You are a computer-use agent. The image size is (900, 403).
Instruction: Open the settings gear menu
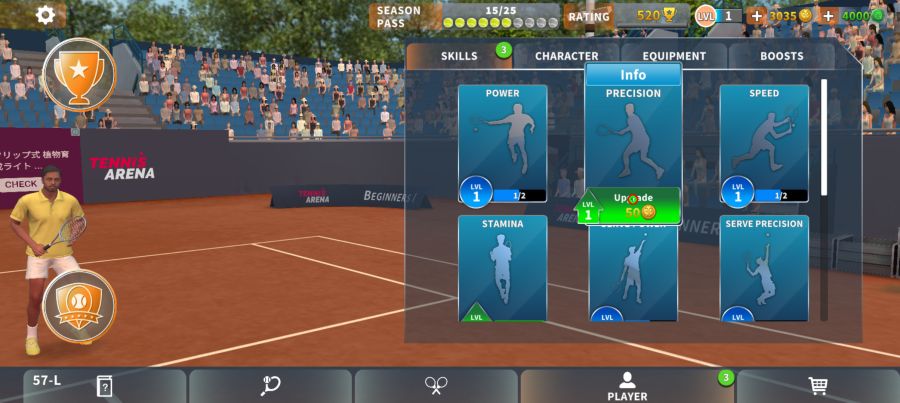click(45, 15)
